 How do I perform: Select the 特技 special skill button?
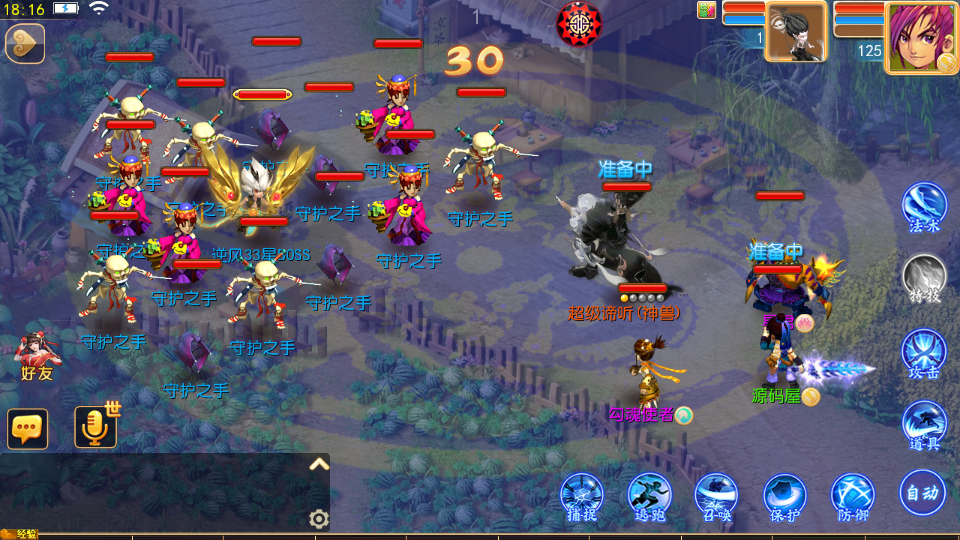coord(924,279)
